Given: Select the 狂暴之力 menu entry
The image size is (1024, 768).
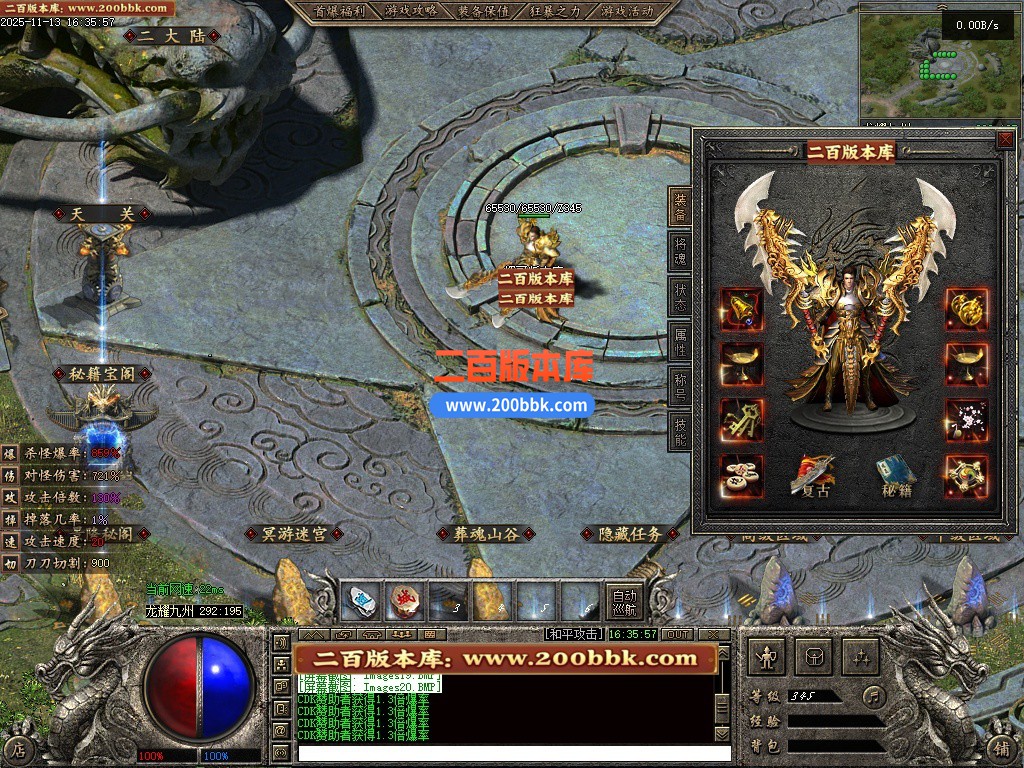Looking at the screenshot, I should tap(556, 11).
